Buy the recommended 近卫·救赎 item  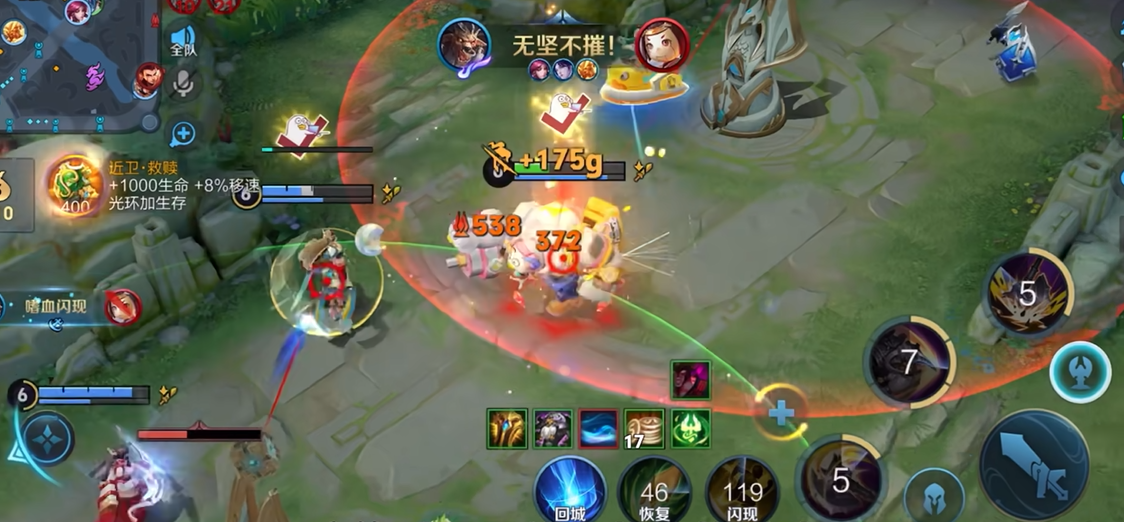[73, 186]
